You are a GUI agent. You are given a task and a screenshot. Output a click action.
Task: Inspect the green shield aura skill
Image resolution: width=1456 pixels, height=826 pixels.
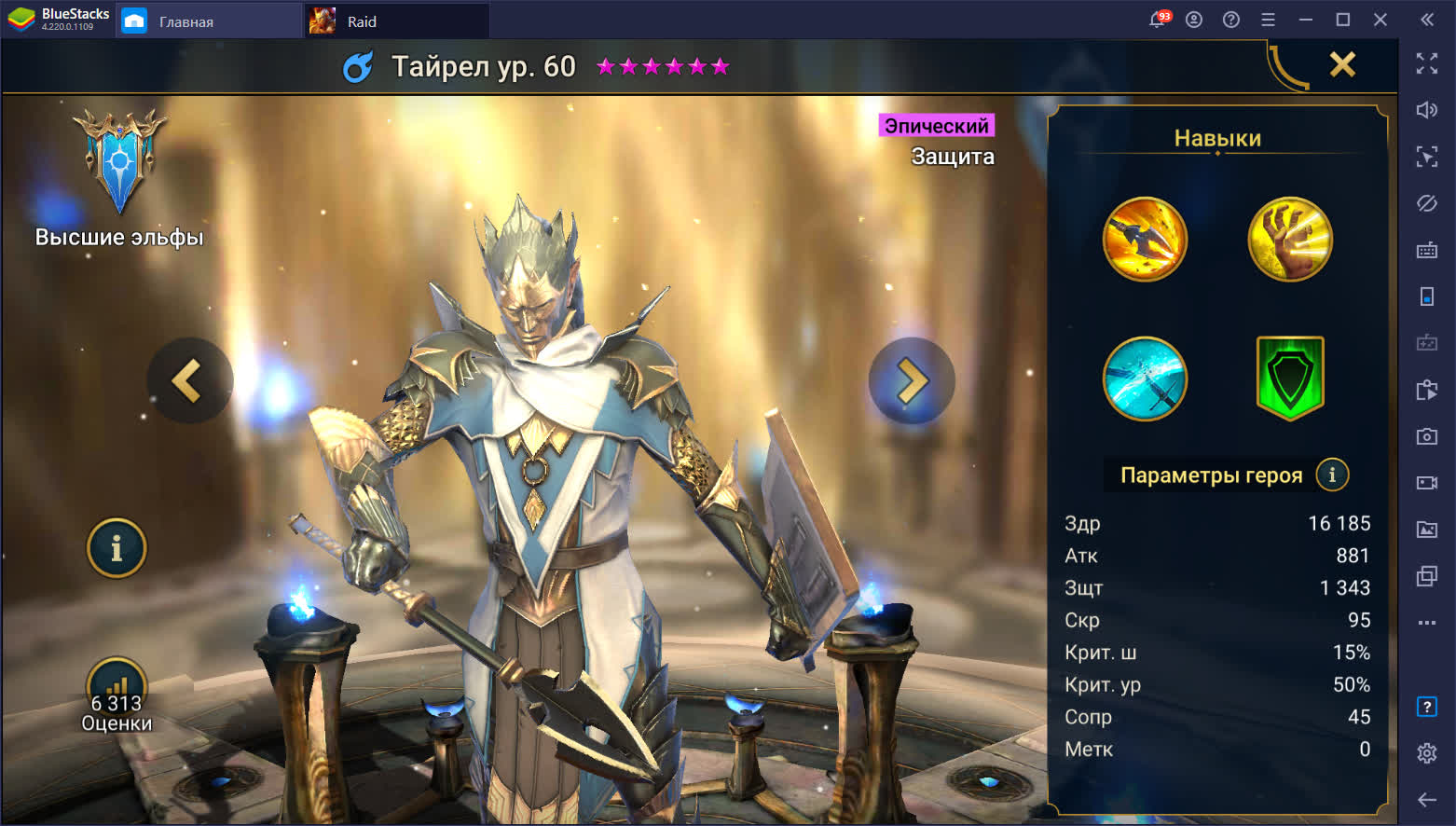1290,378
